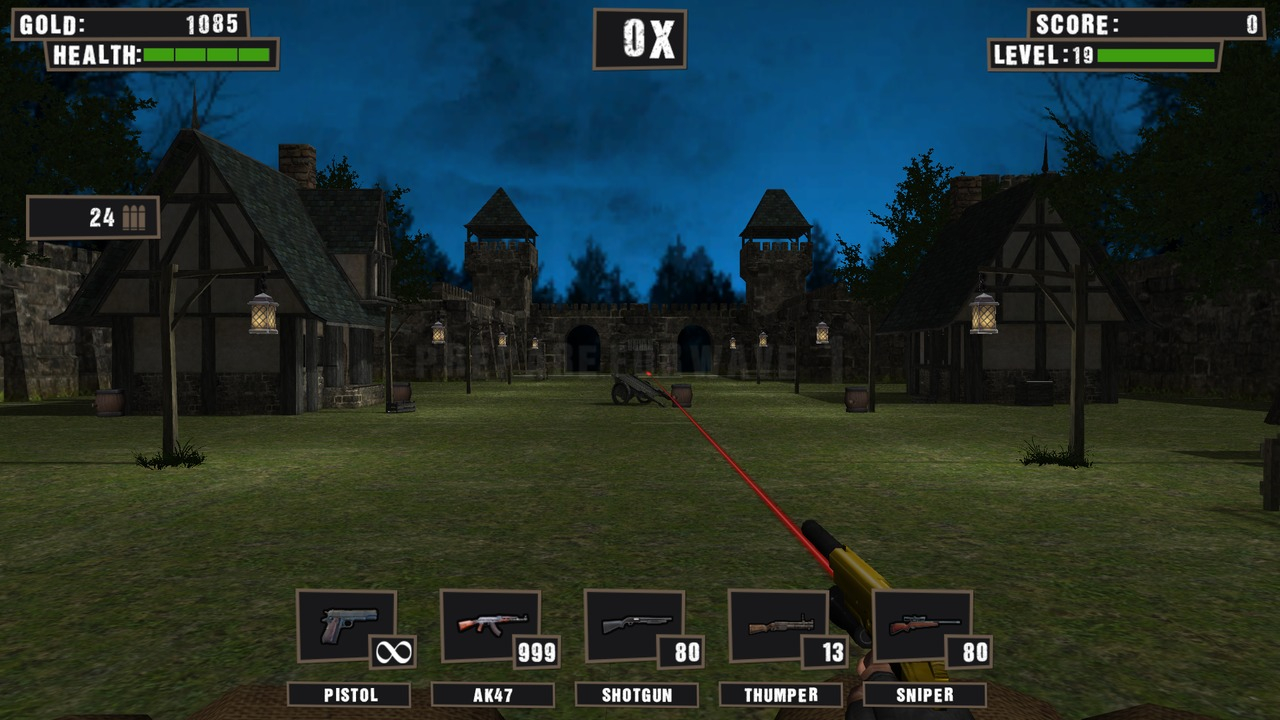Equip the Shotgun from the weapon bar
The height and width of the screenshot is (720, 1280).
coord(635,626)
